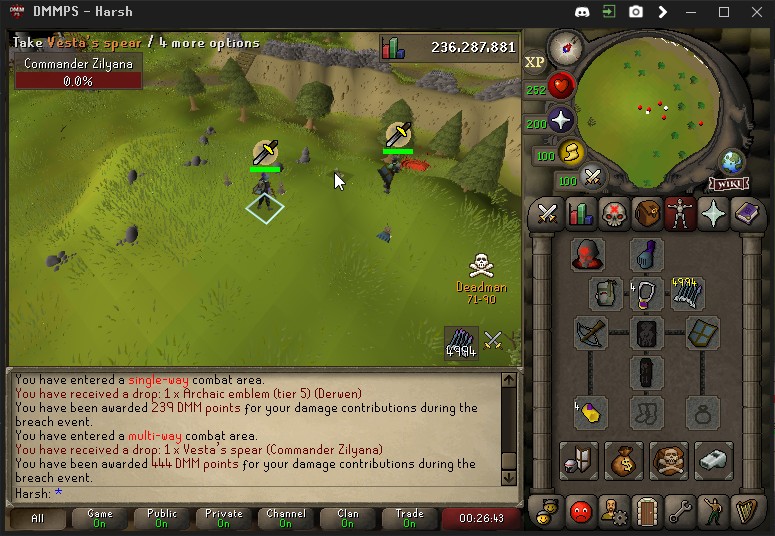The image size is (775, 536).
Task: Toggle run energy orb
Action: click(572, 153)
